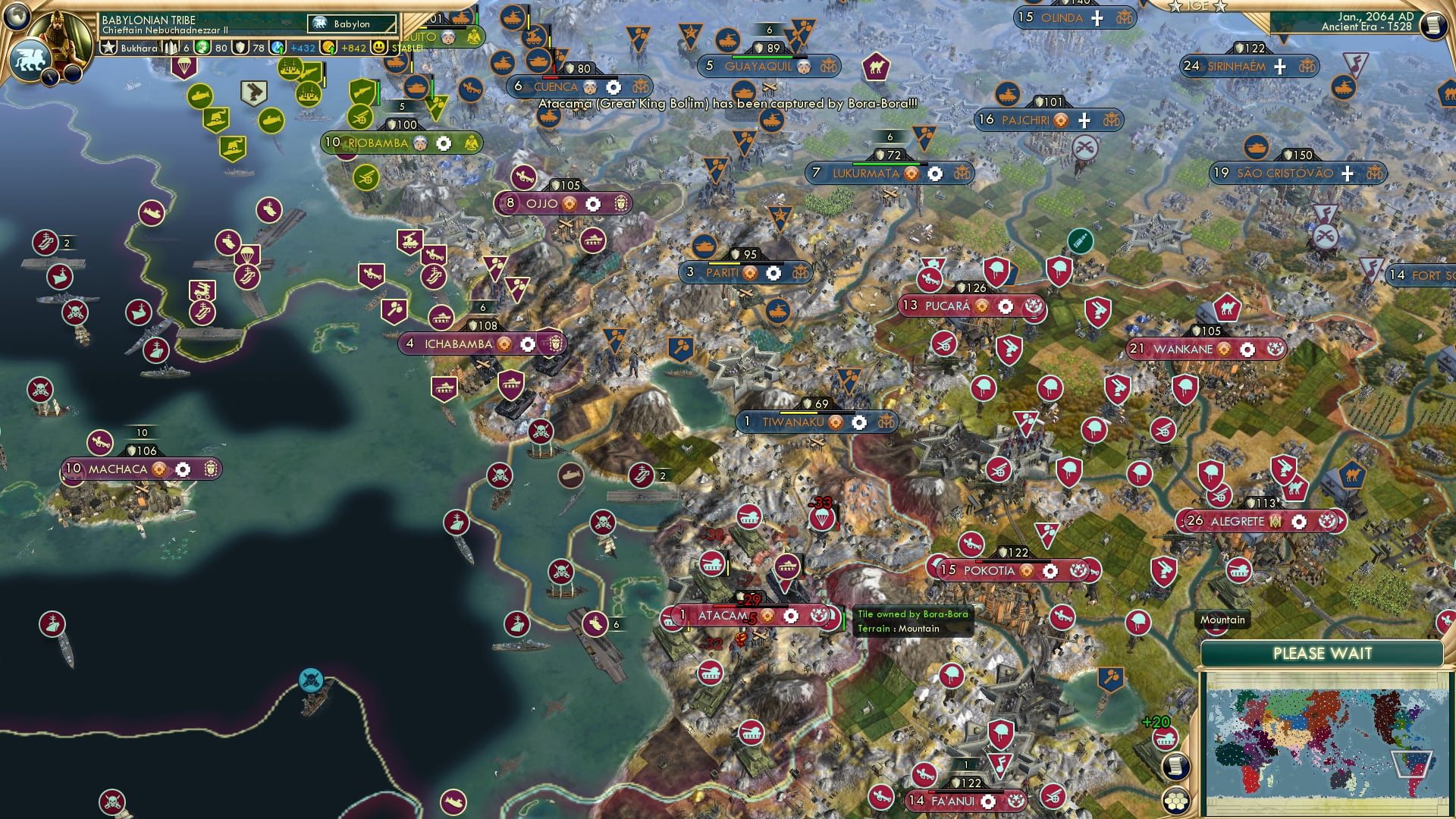Click Chieftain Nebuchadnezzar II's leader portrait
Image resolution: width=1456 pixels, height=819 pixels.
point(59,36)
